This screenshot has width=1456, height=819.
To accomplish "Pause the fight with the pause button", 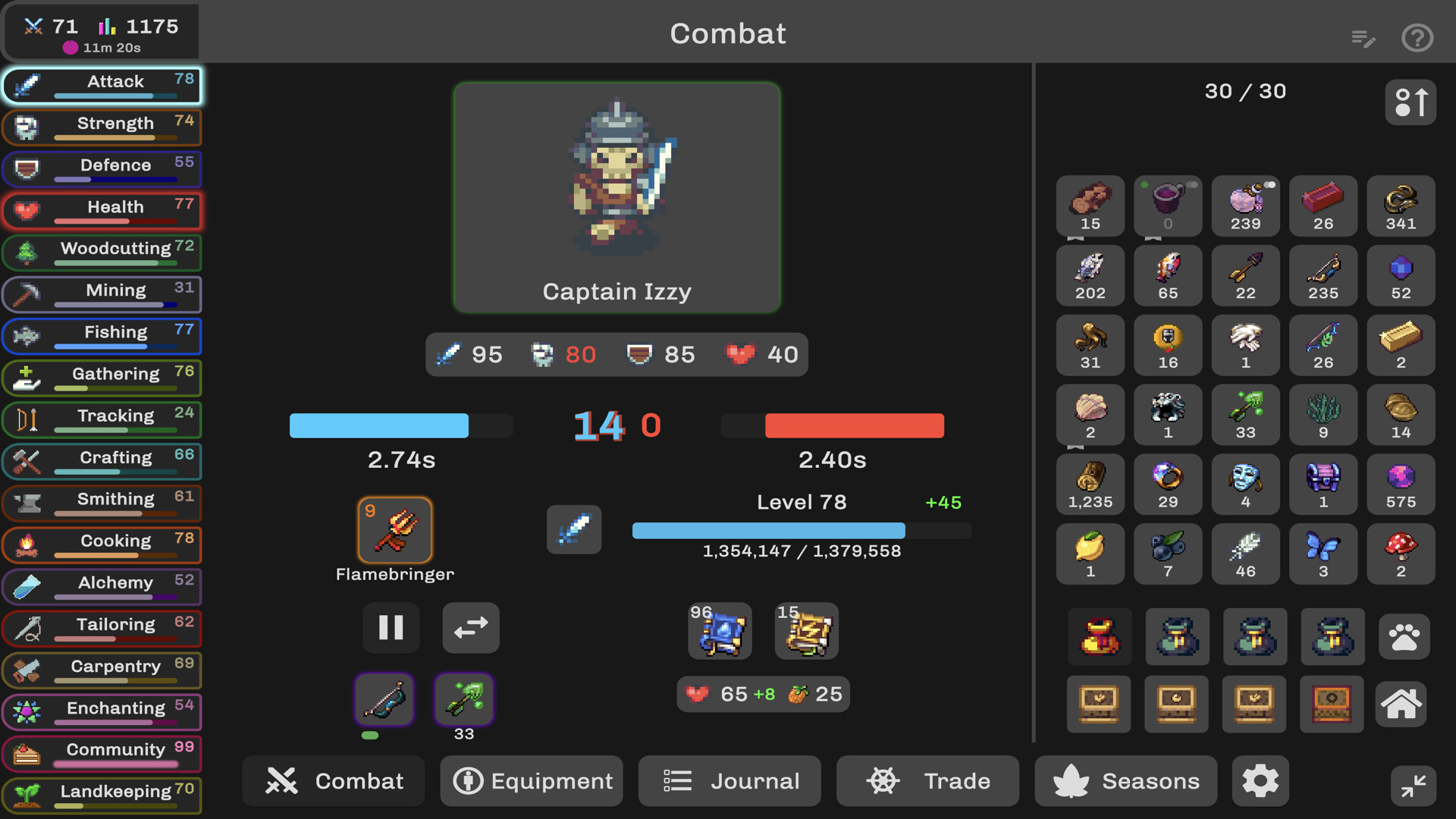I will click(x=391, y=628).
